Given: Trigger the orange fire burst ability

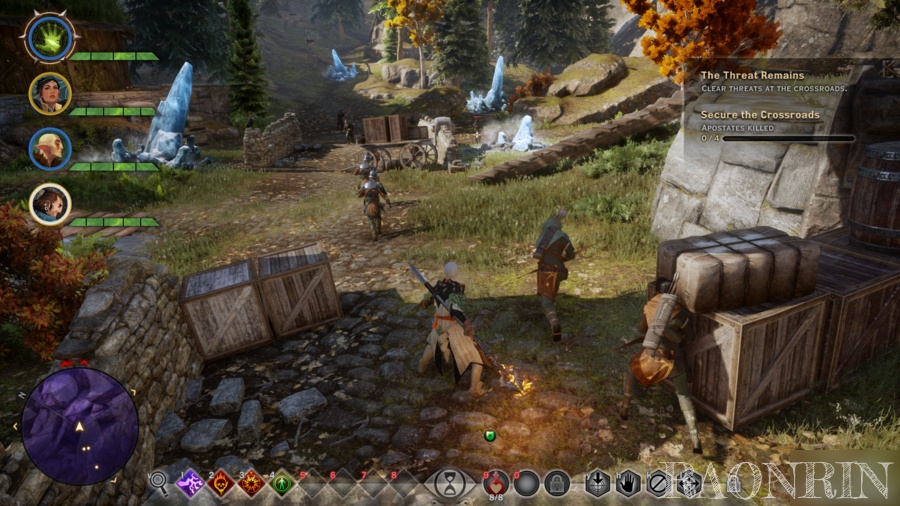Looking at the screenshot, I should coord(251,484).
